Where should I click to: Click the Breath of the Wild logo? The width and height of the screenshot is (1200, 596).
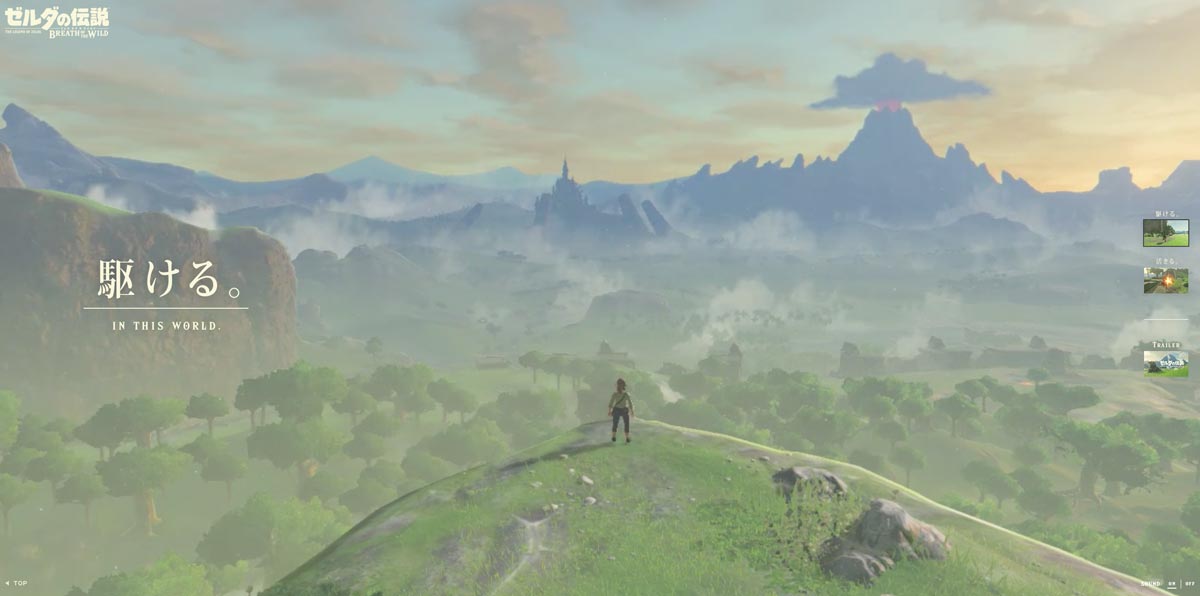[x=56, y=21]
